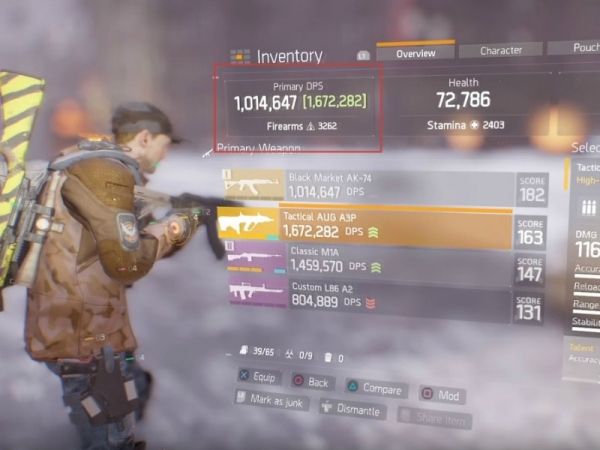Open the Character tab
600x450 pixels.
click(x=500, y=50)
